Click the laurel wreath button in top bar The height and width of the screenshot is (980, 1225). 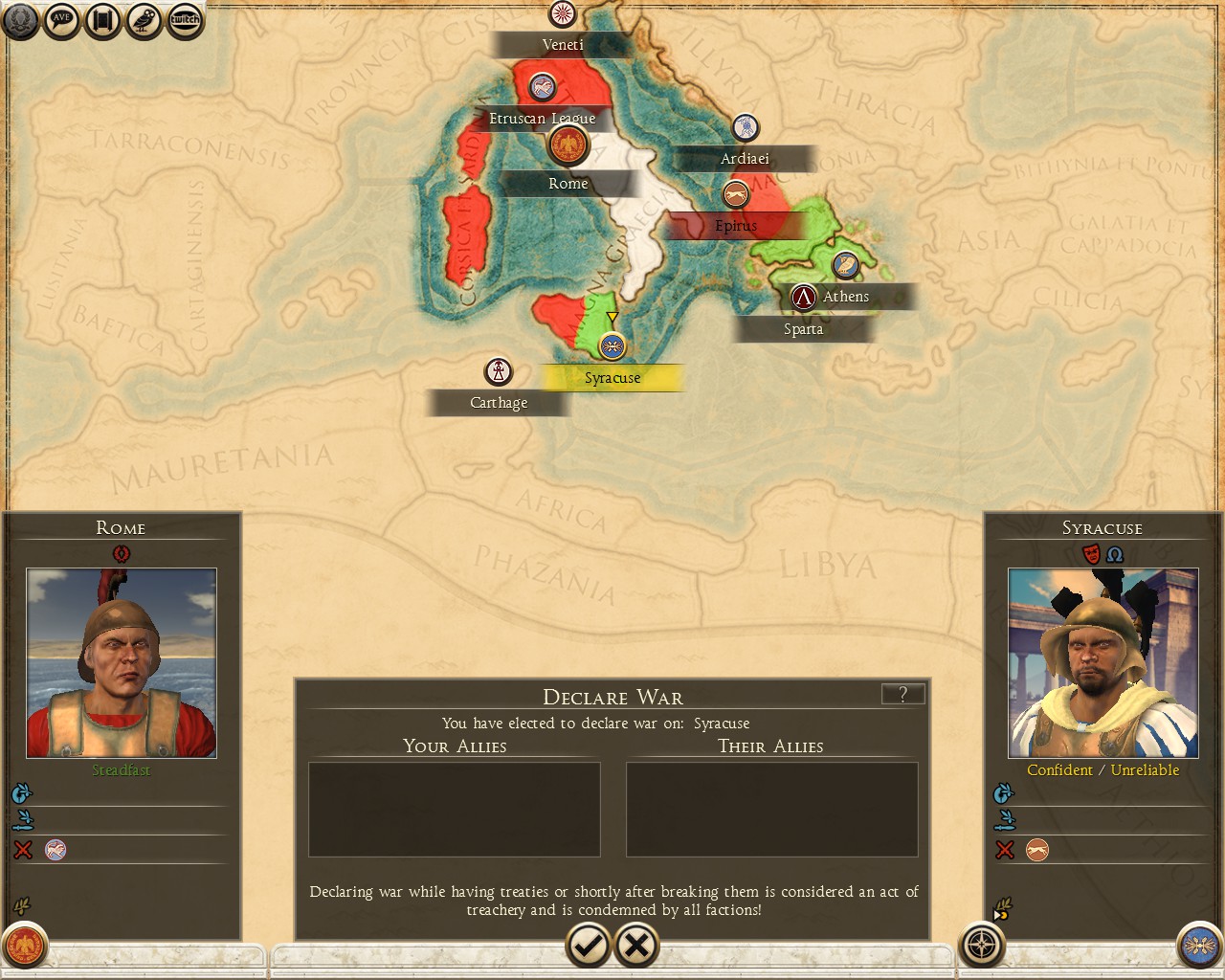(x=20, y=20)
